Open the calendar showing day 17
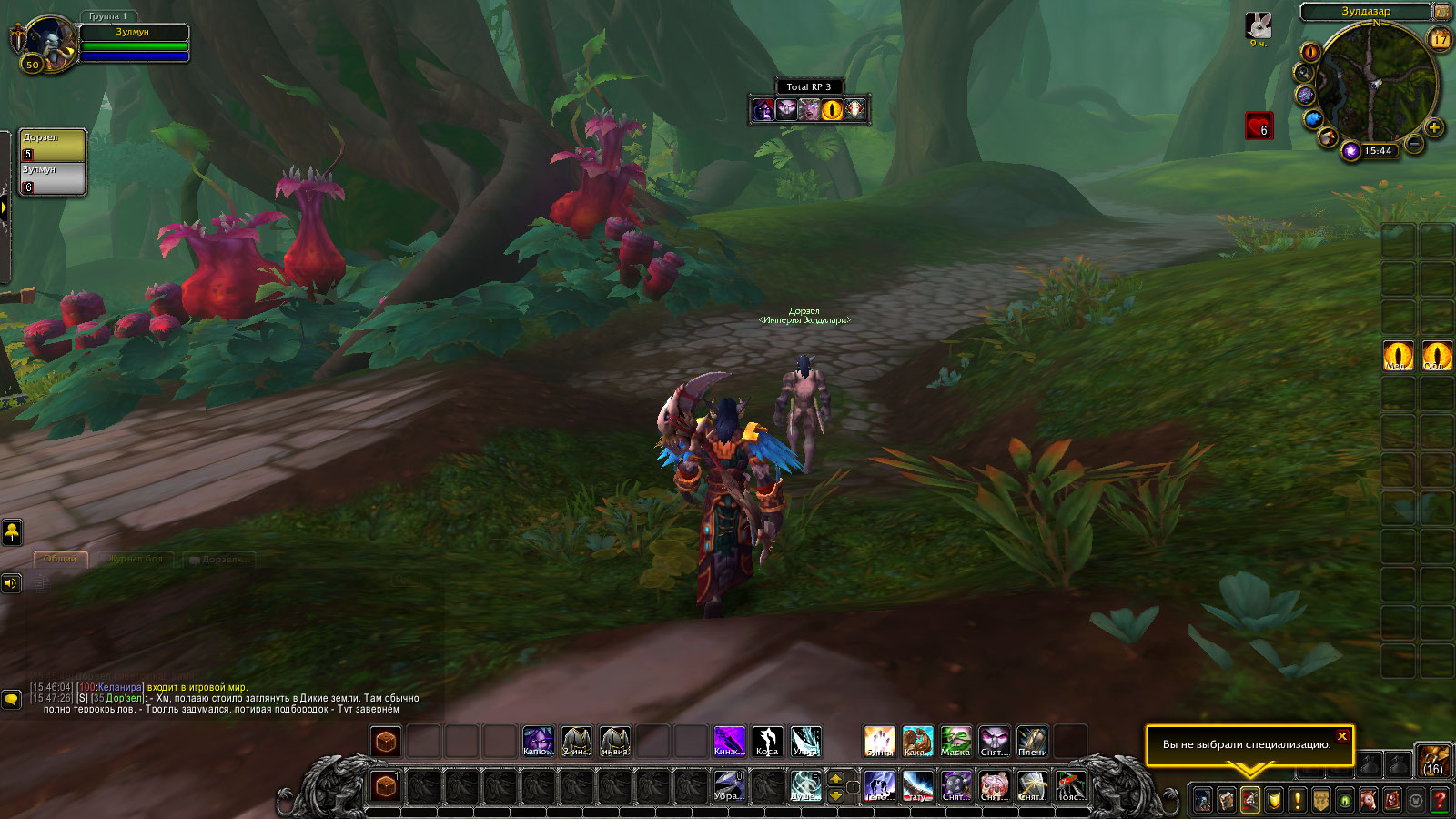This screenshot has width=1456, height=819. tap(1440, 39)
